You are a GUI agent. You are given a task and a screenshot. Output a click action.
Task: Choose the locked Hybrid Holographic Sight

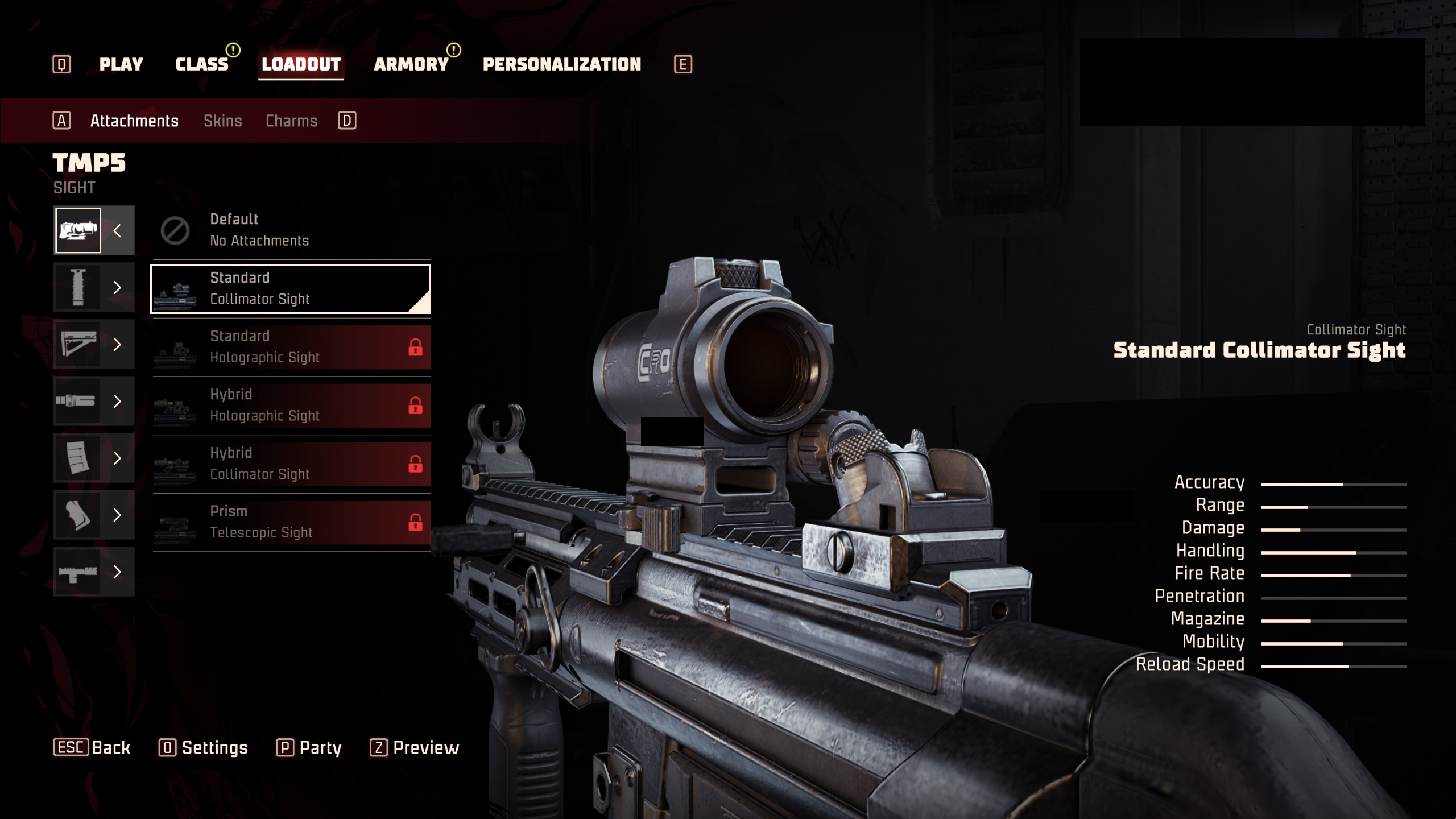tap(291, 406)
